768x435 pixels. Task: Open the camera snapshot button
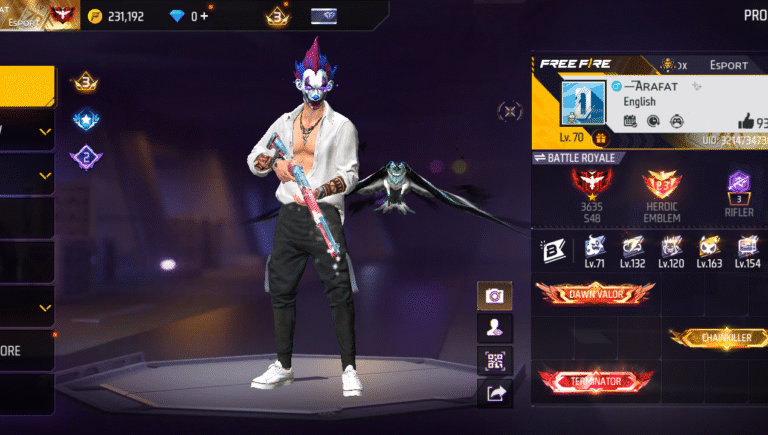tap(493, 295)
